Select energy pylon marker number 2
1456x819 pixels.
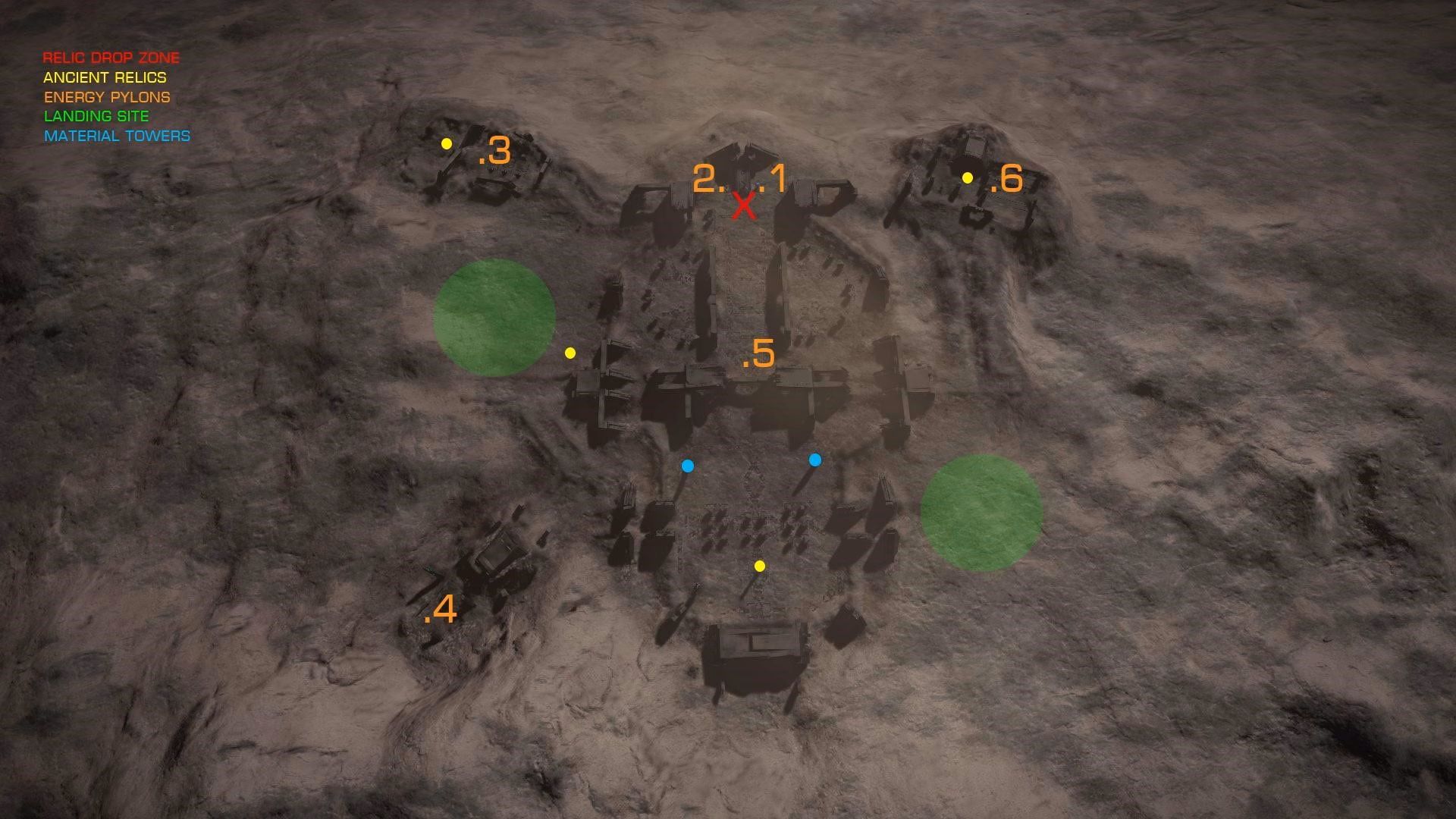(x=708, y=179)
